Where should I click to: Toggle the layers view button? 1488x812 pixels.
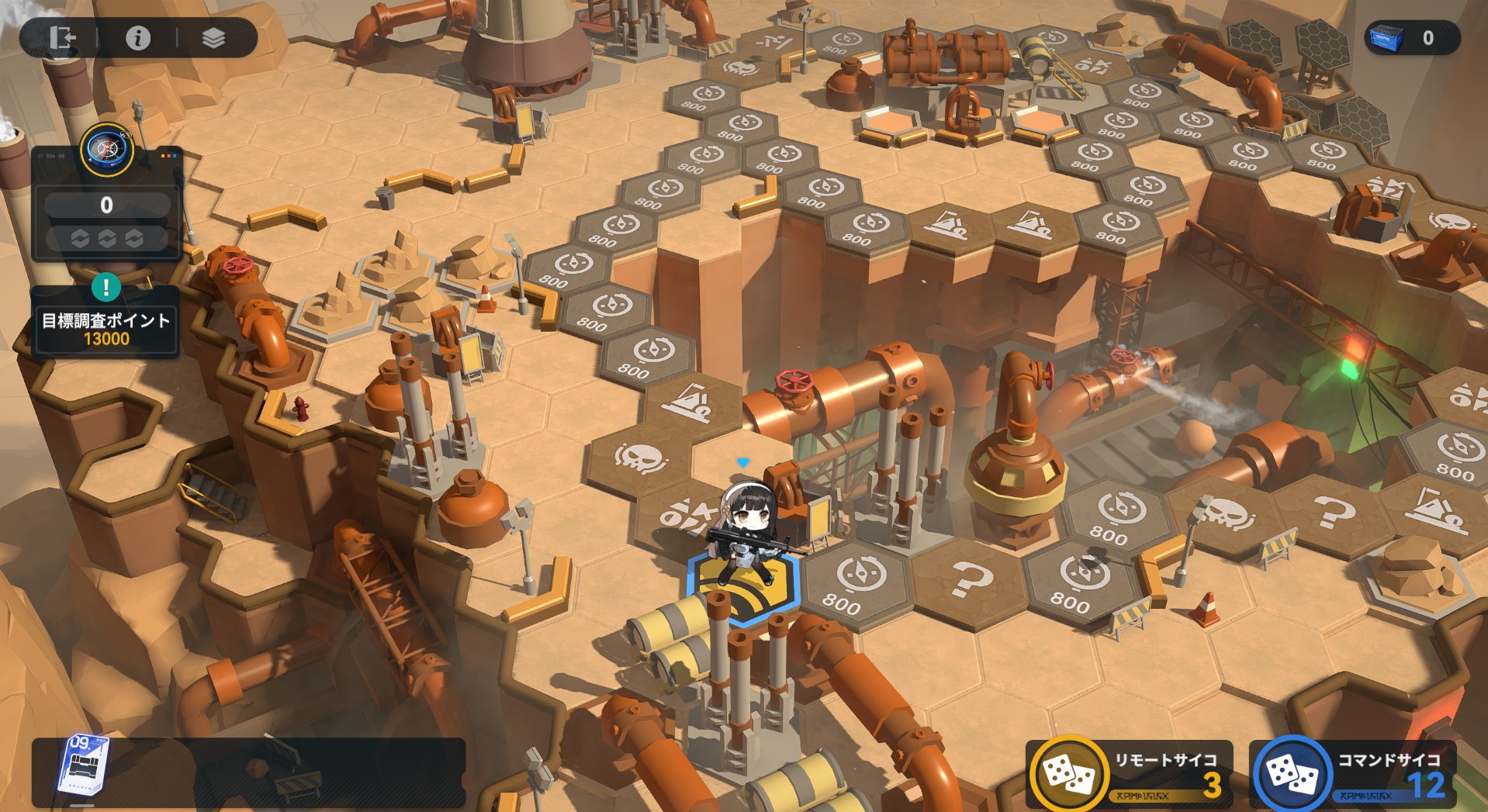tap(213, 38)
